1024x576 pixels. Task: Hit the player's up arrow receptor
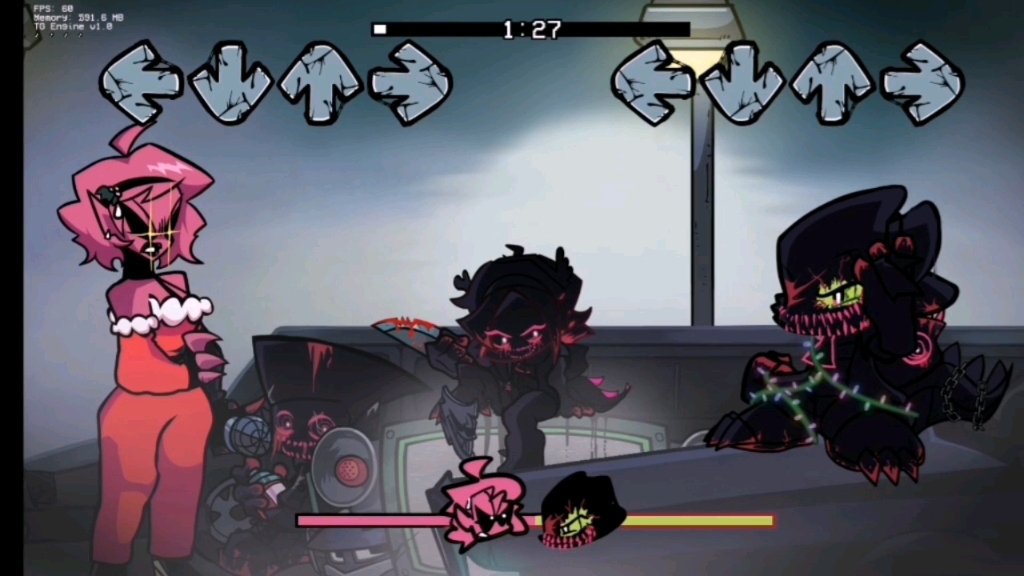tap(832, 83)
